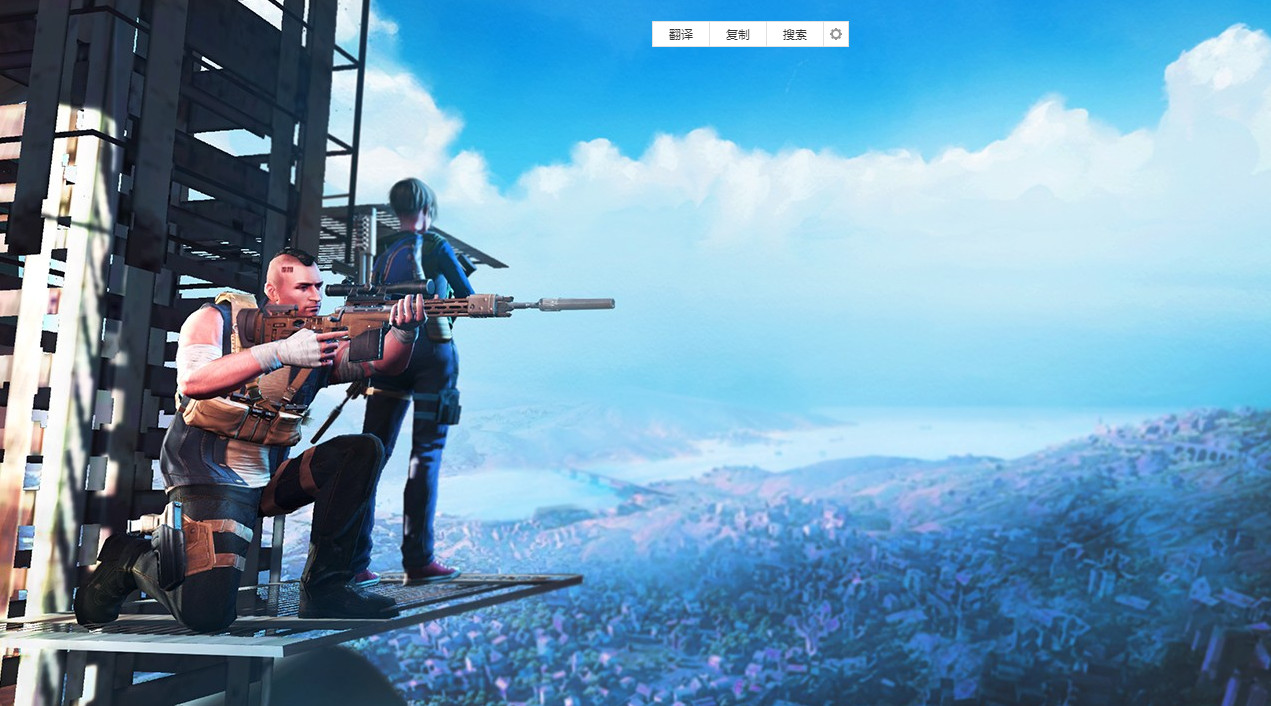
Task: Open the gear settings icon
Action: [836, 34]
